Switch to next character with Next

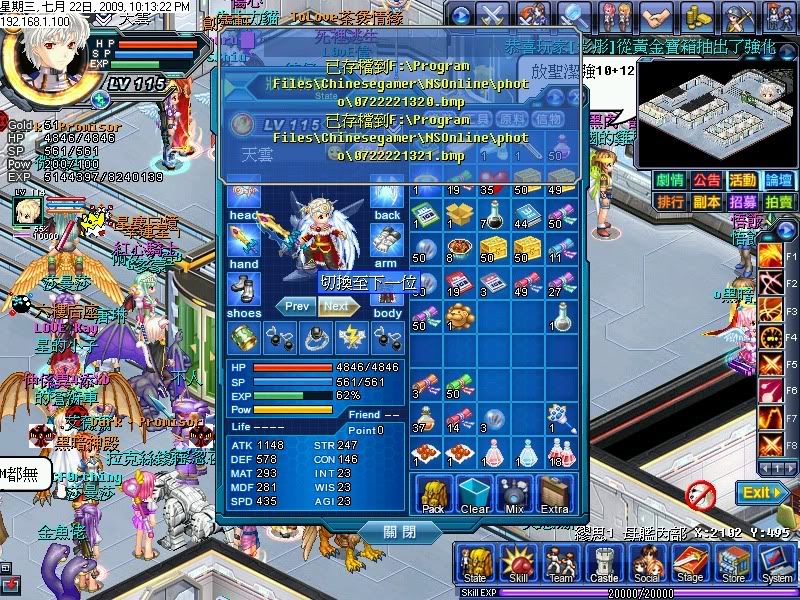click(337, 307)
